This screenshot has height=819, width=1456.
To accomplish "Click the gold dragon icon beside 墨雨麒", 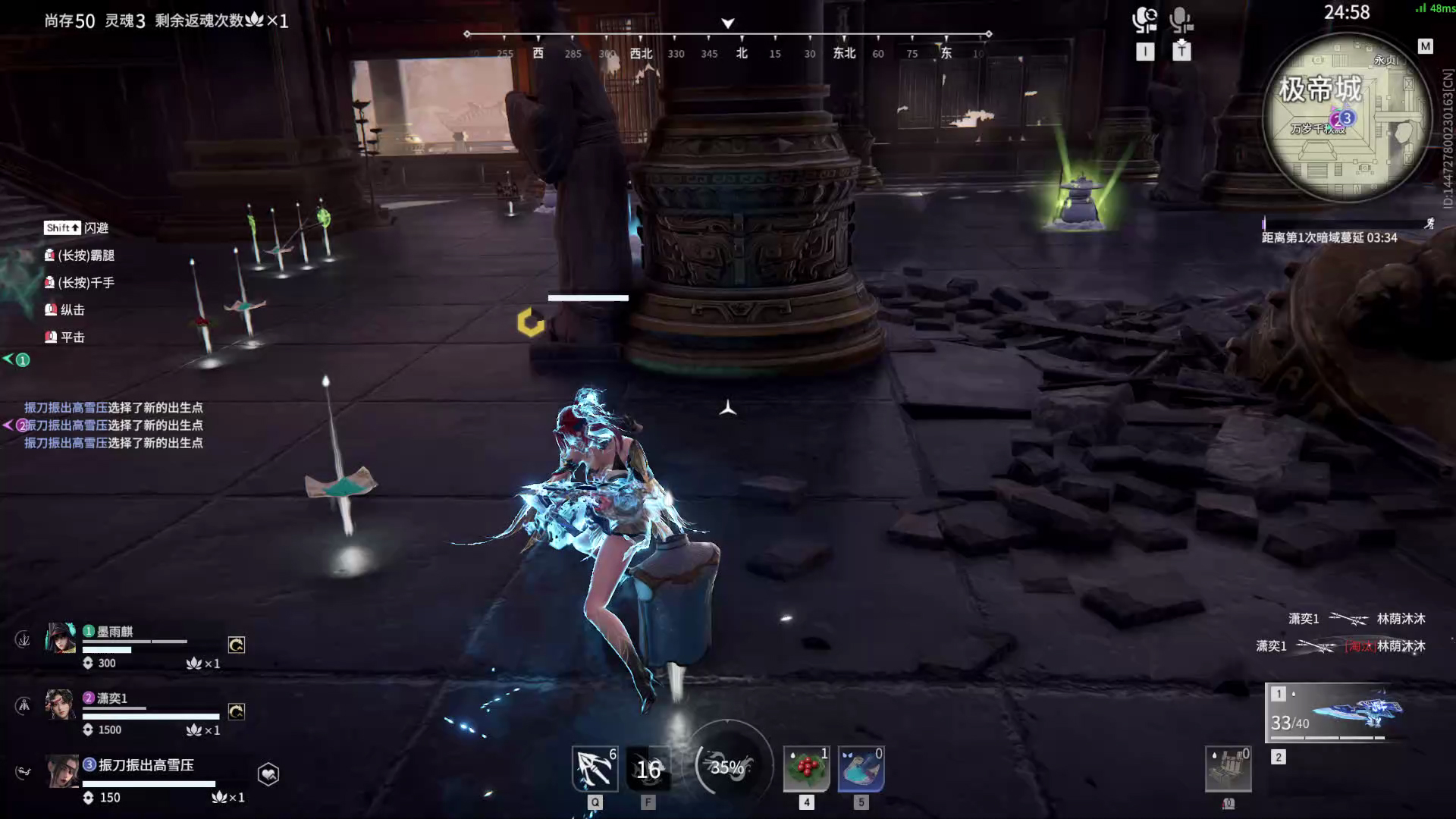I will coord(237,645).
